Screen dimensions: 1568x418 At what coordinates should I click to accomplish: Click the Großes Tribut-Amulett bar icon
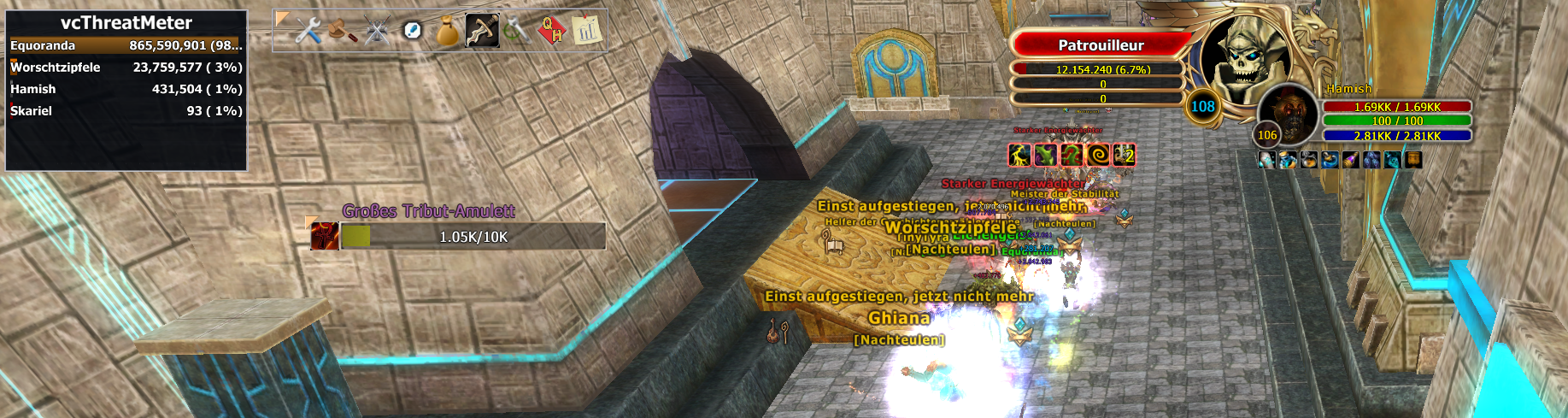point(325,236)
